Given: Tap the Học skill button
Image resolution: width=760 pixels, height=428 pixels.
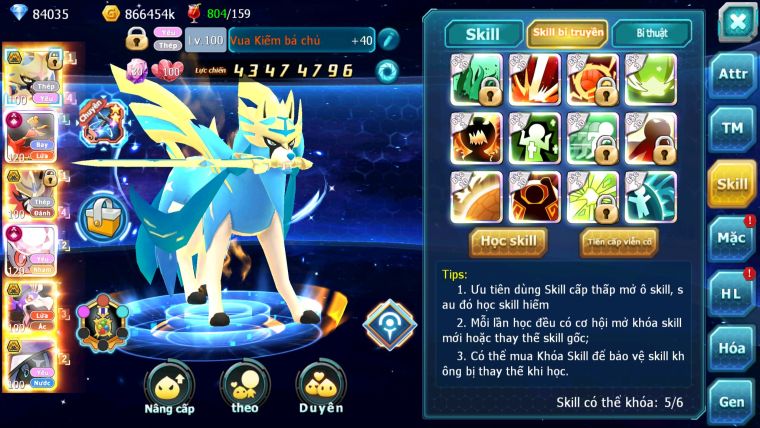Looking at the screenshot, I should (x=509, y=241).
